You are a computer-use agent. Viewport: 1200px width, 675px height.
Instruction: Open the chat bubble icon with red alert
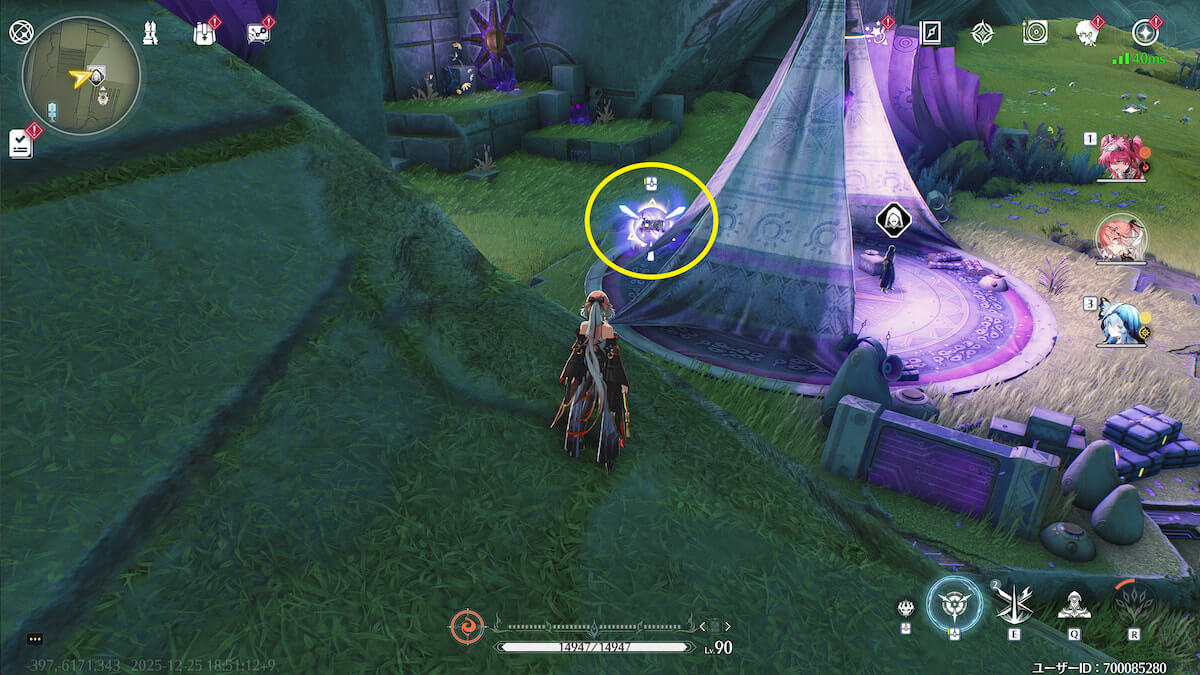pos(258,33)
